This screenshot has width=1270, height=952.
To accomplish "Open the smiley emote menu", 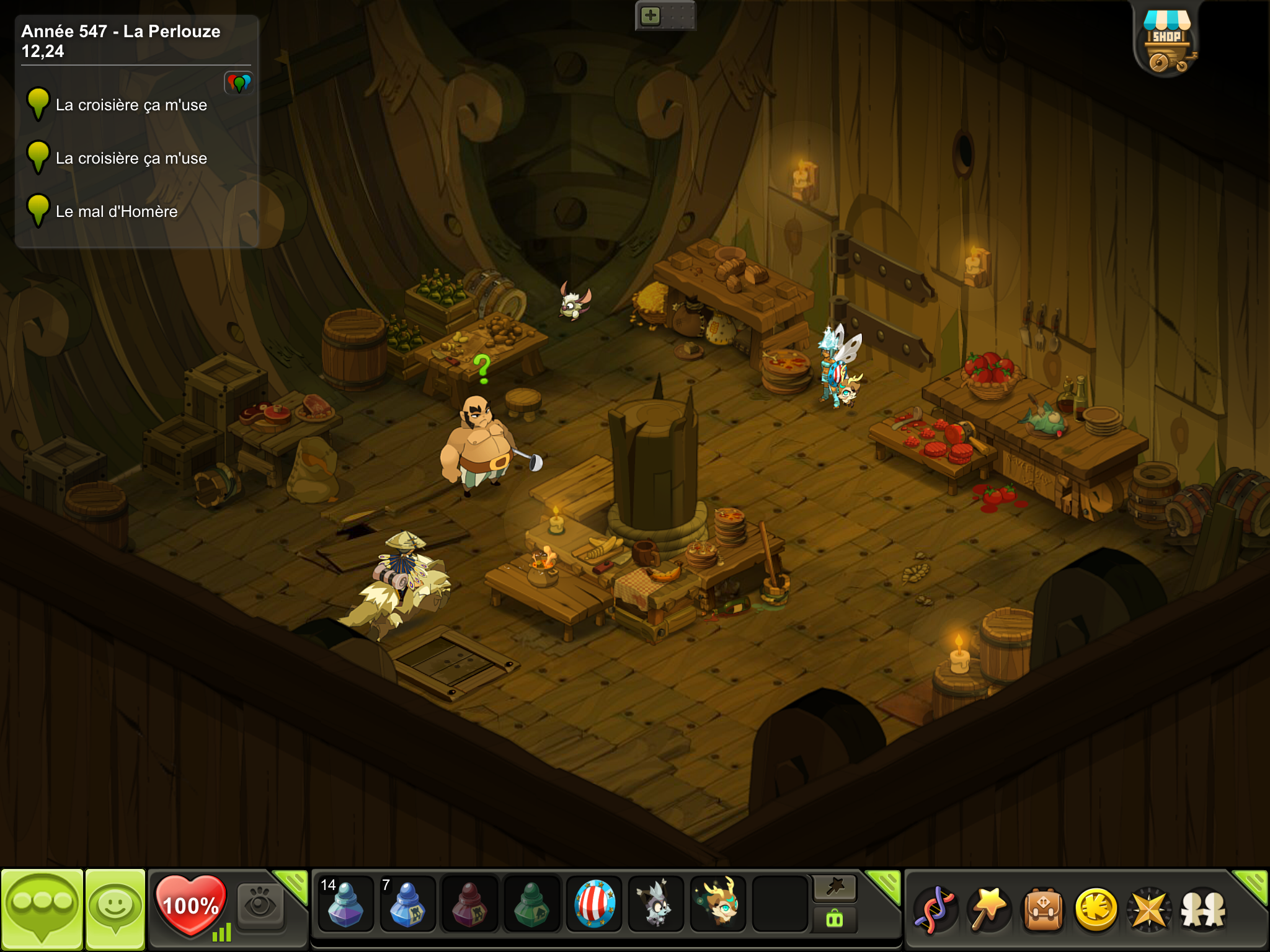I will (x=115, y=909).
